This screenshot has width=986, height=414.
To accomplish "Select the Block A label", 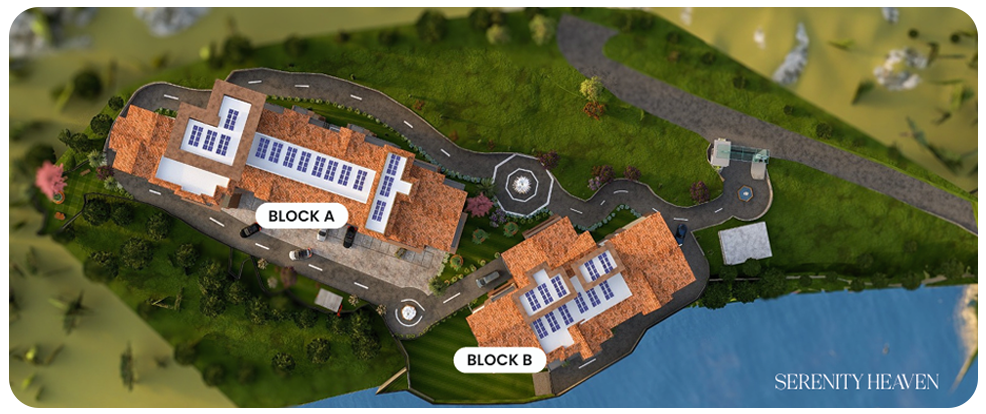I will [301, 214].
